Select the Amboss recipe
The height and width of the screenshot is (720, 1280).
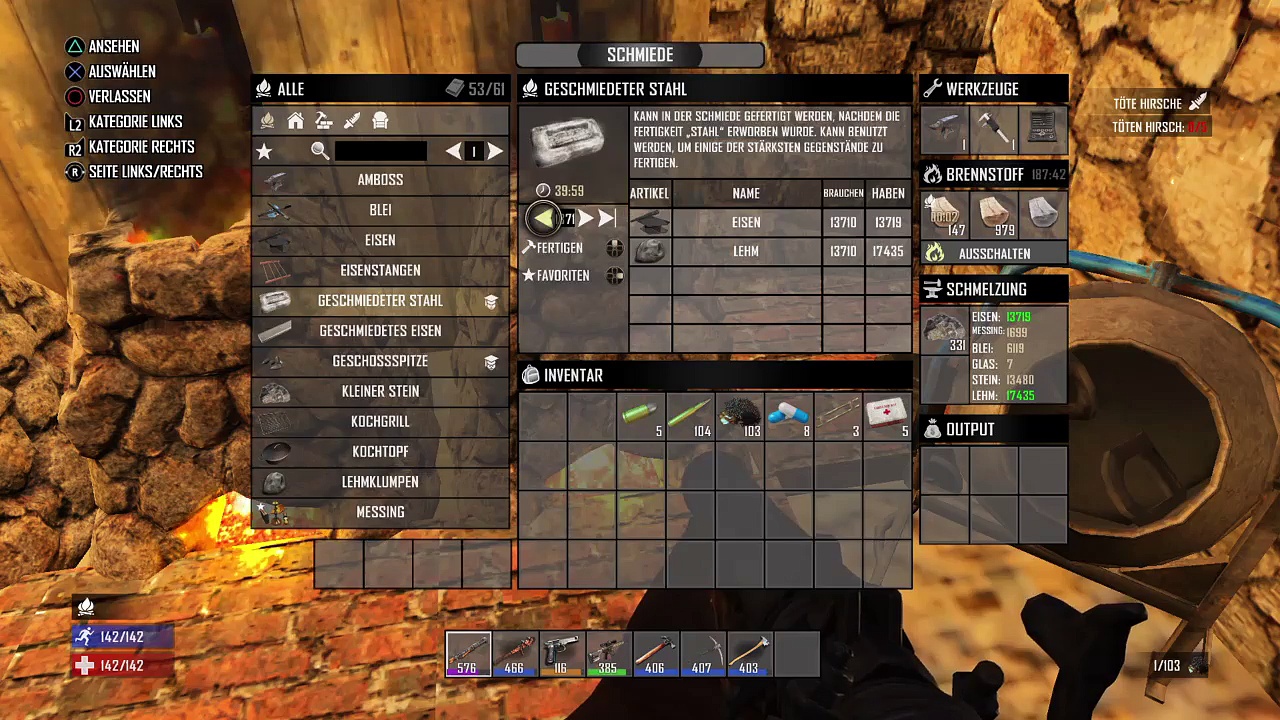pos(380,180)
